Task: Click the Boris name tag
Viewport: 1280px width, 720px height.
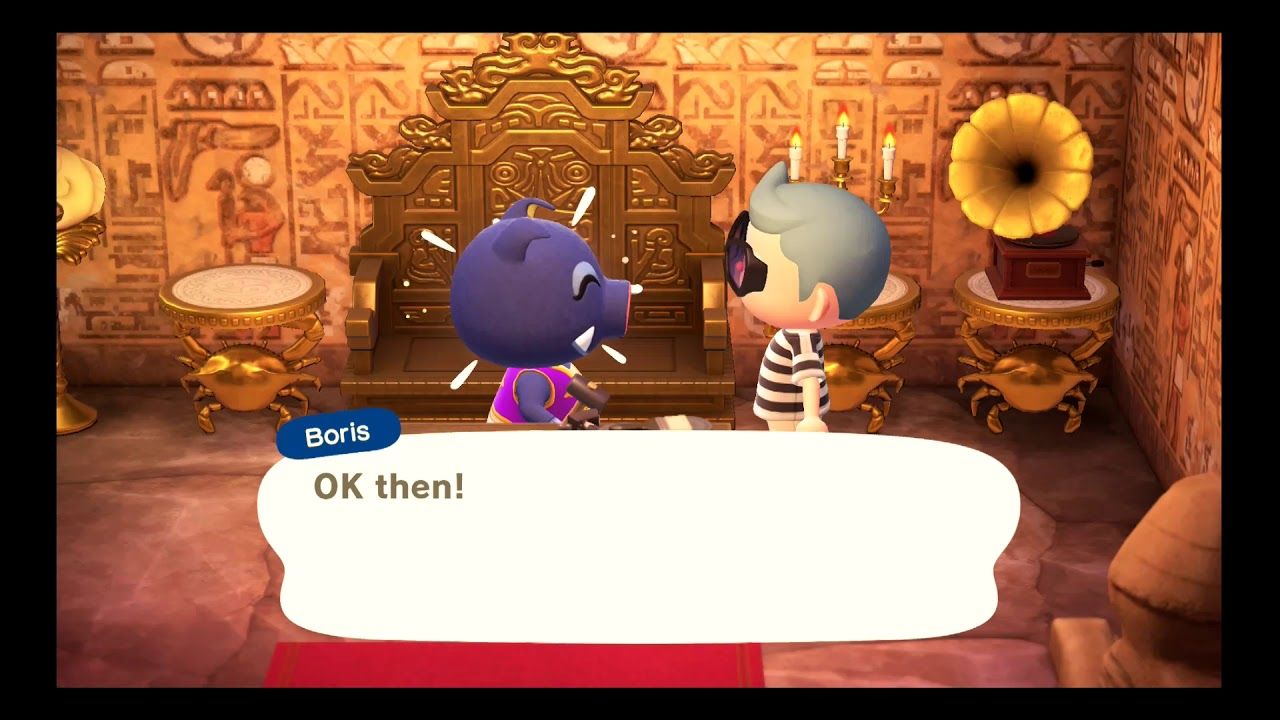Action: (x=338, y=431)
